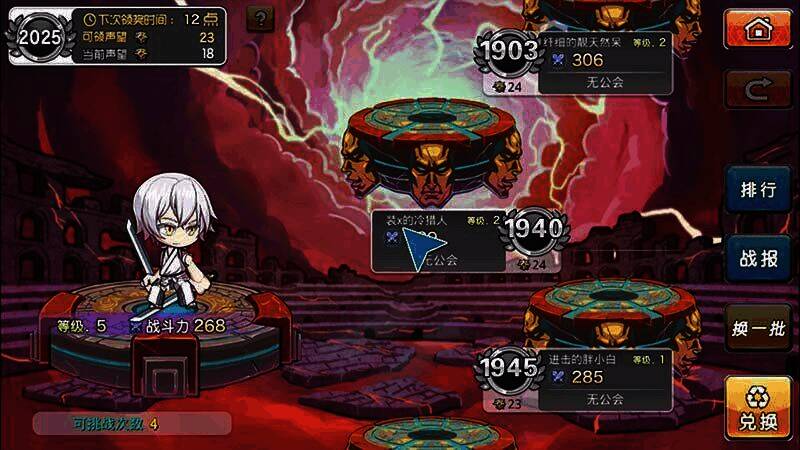This screenshot has width=800, height=450.
Task: Open the 兑换 exchange shop
Action: [x=758, y=407]
